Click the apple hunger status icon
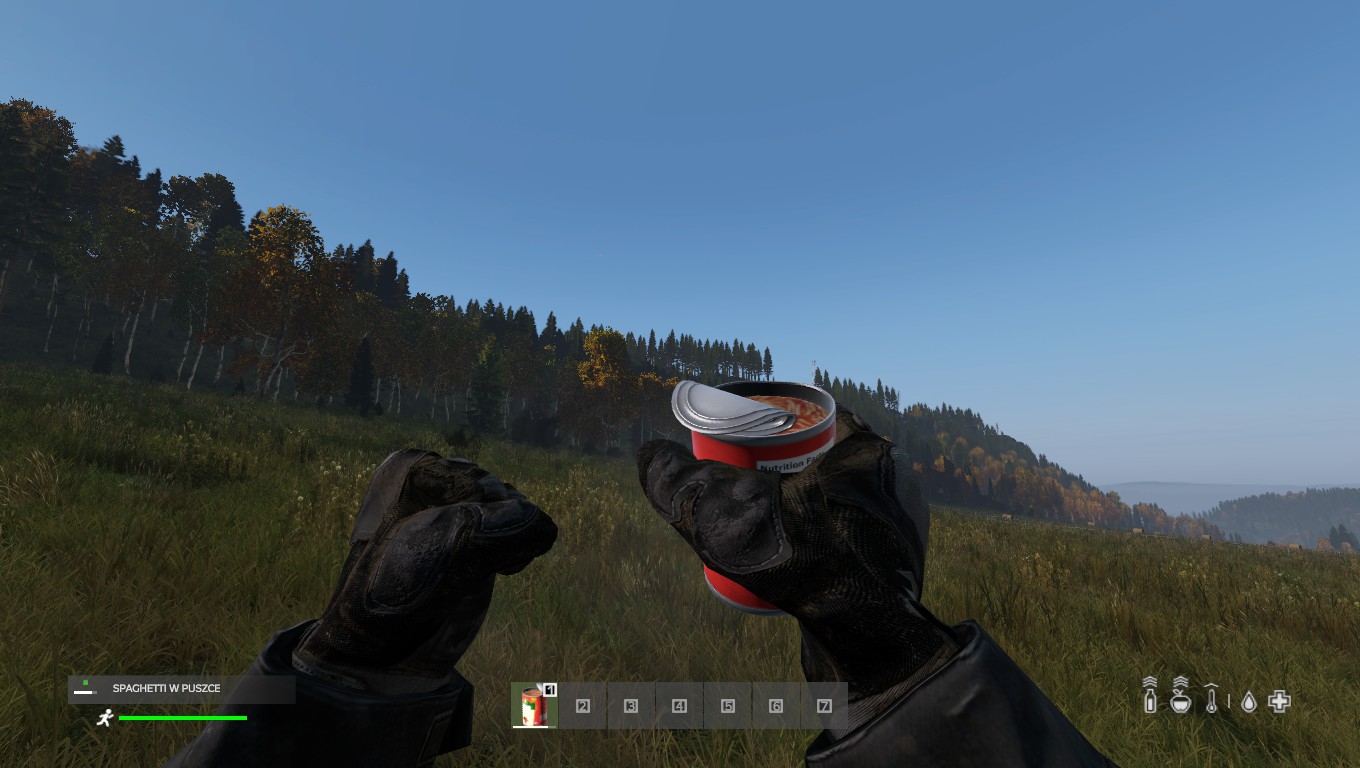The width and height of the screenshot is (1360, 768). [1181, 699]
